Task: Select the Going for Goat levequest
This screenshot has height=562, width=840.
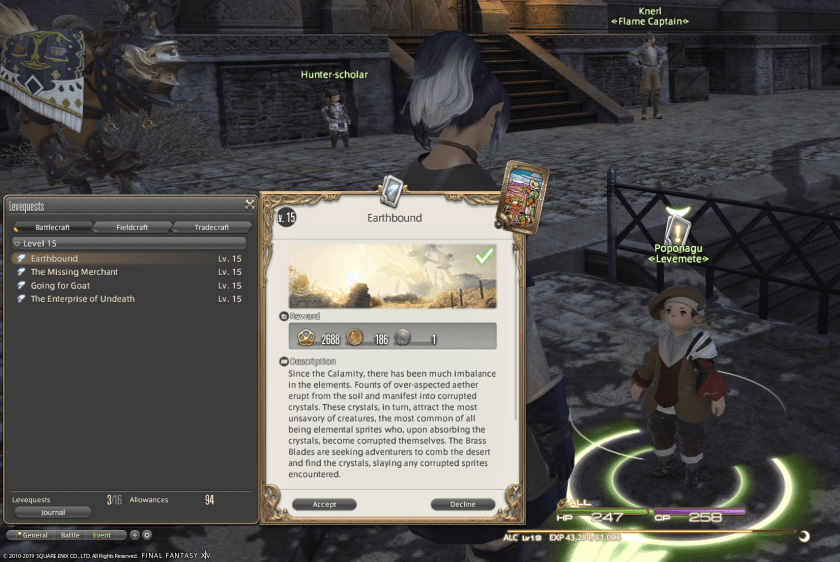Action: 60,285
